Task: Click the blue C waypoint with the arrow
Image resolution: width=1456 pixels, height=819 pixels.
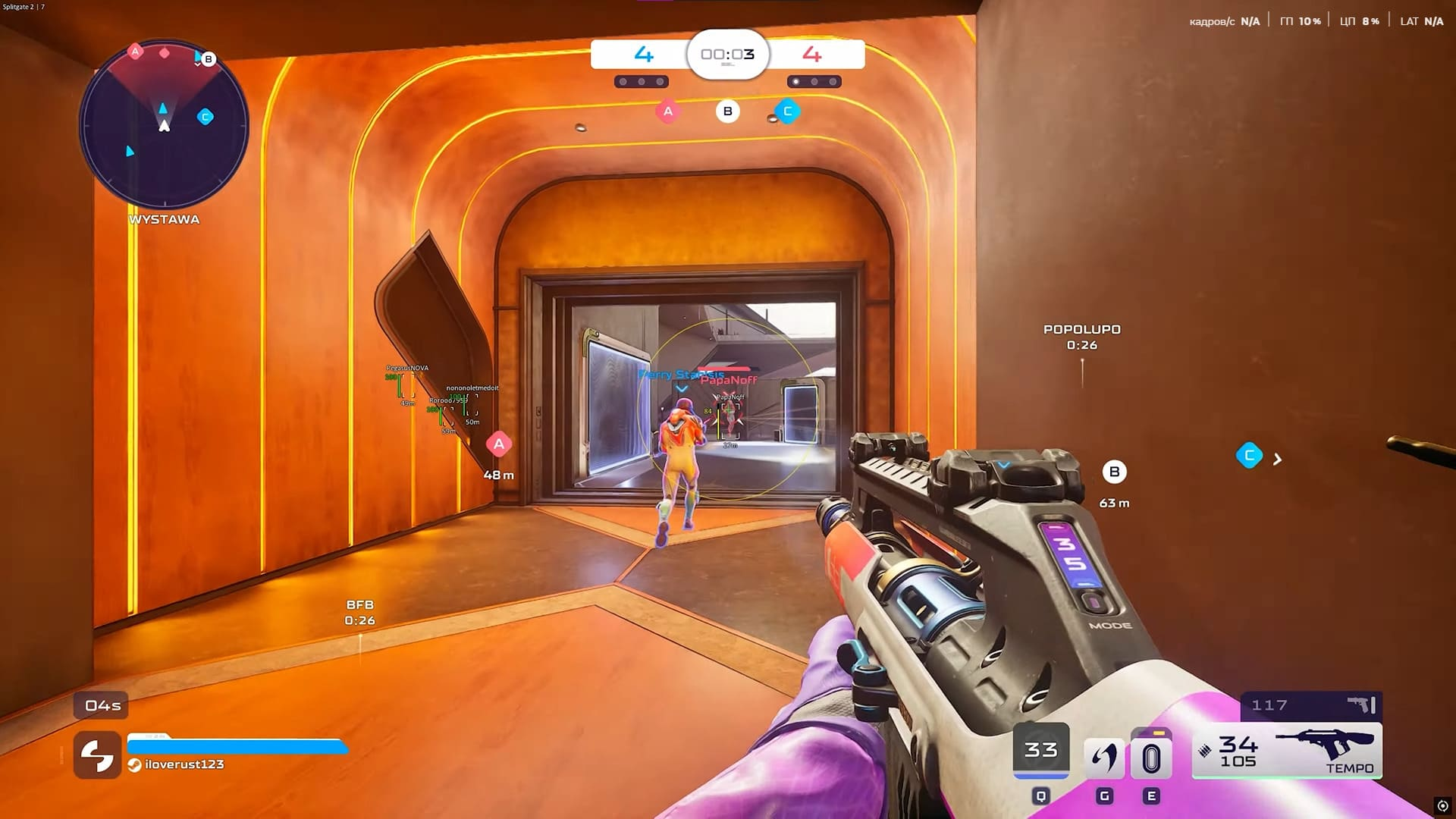Action: [x=1249, y=456]
